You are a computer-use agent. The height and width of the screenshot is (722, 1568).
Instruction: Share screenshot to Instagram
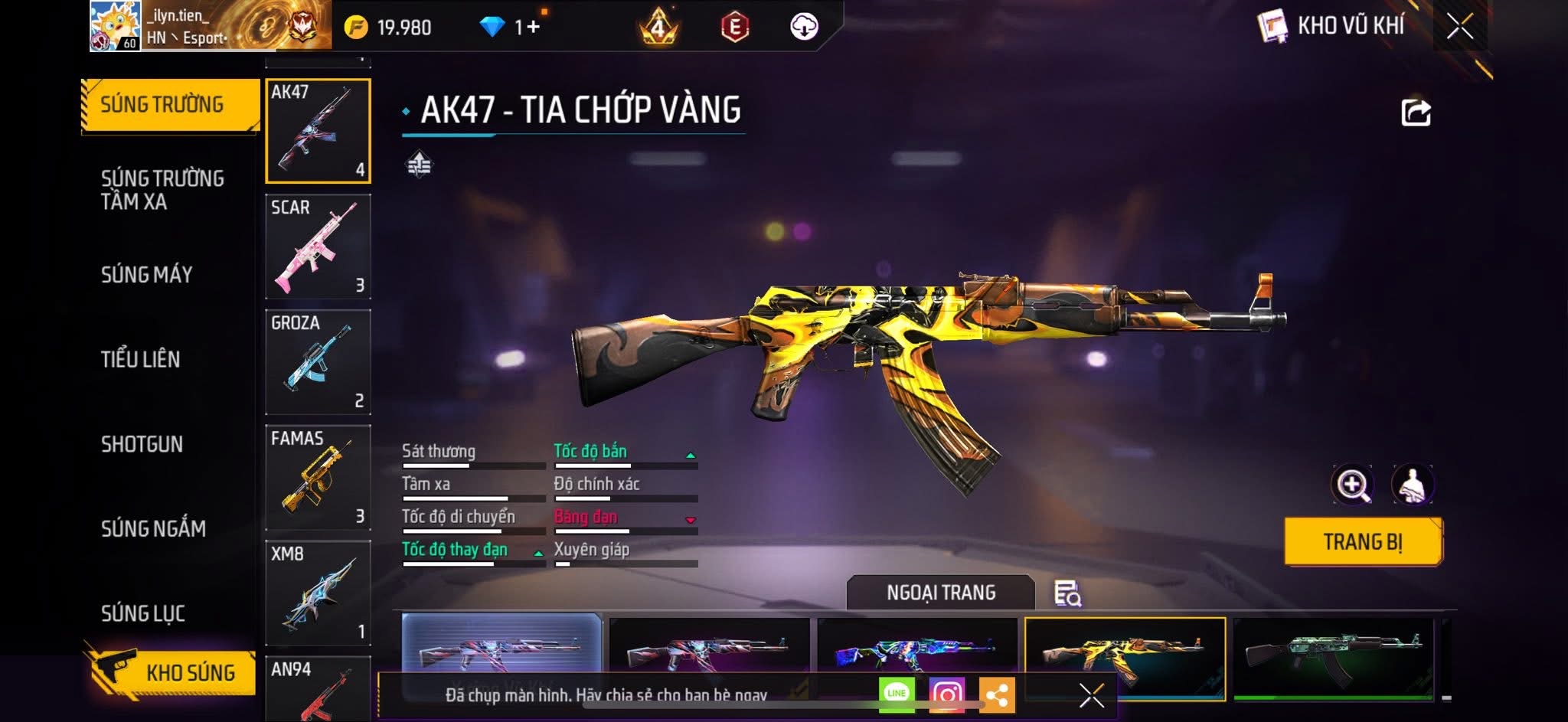click(946, 694)
